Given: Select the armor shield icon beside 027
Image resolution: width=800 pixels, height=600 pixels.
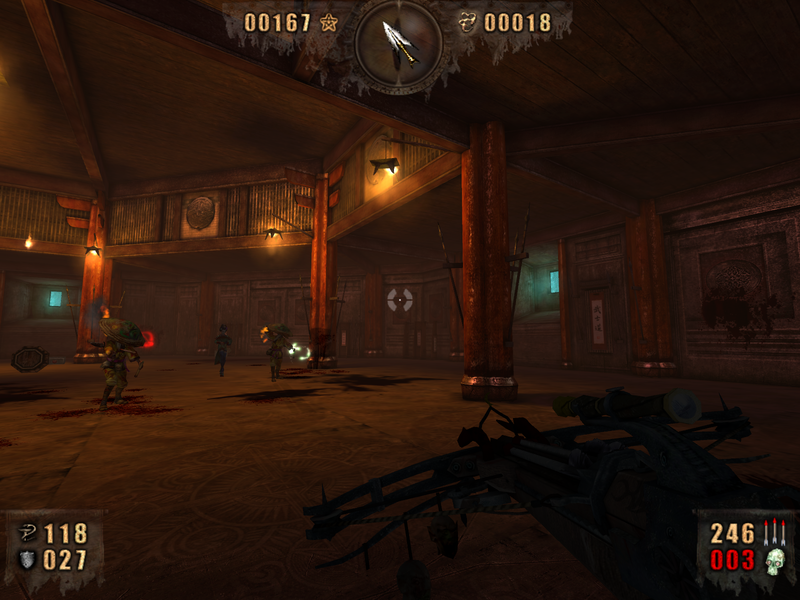Looking at the screenshot, I should [27, 560].
